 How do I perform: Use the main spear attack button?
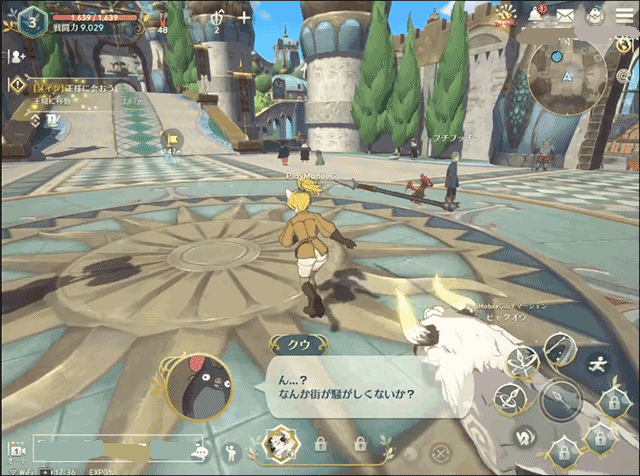point(560,401)
